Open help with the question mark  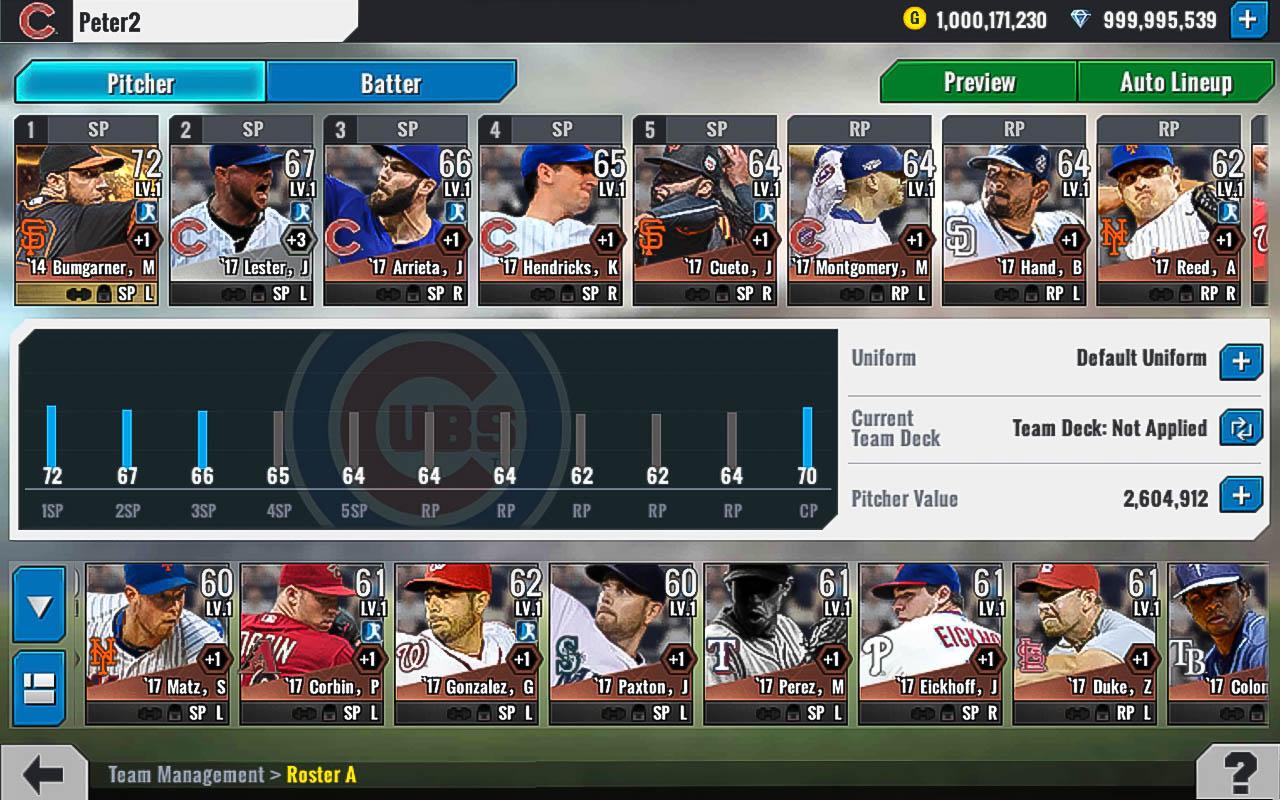pyautogui.click(x=1238, y=773)
